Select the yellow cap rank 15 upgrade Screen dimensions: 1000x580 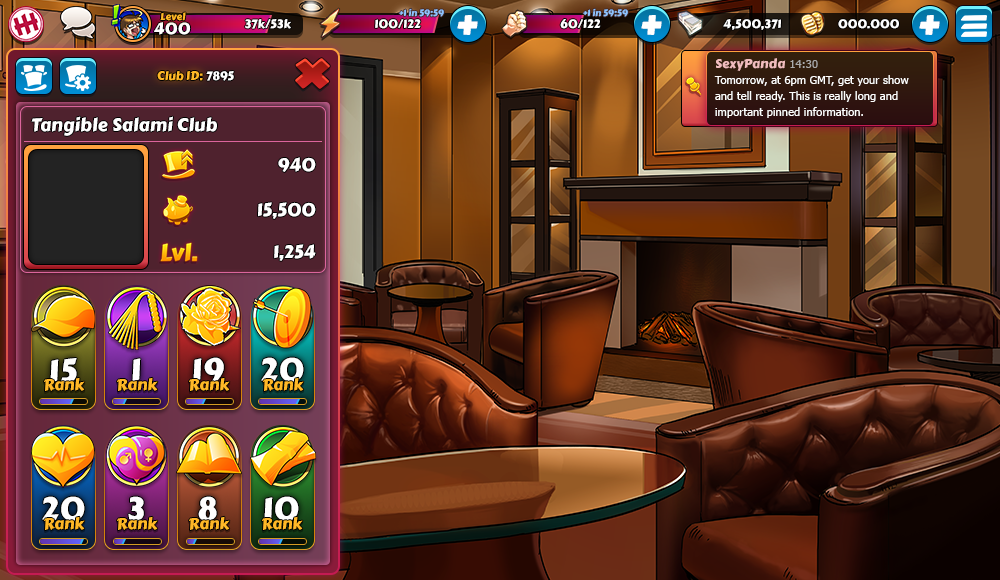64,349
